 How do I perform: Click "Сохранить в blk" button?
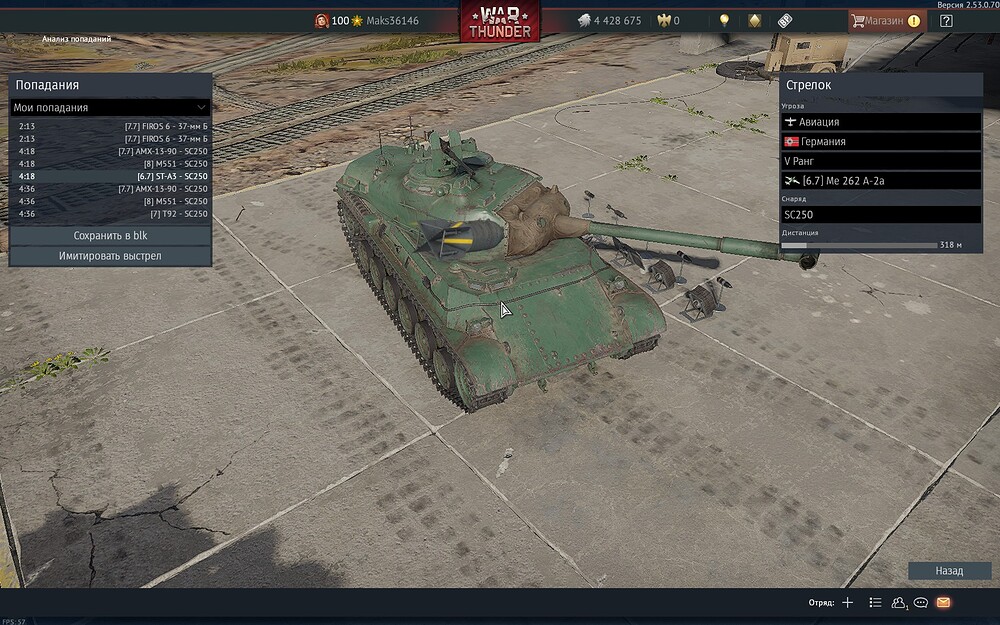(110, 236)
